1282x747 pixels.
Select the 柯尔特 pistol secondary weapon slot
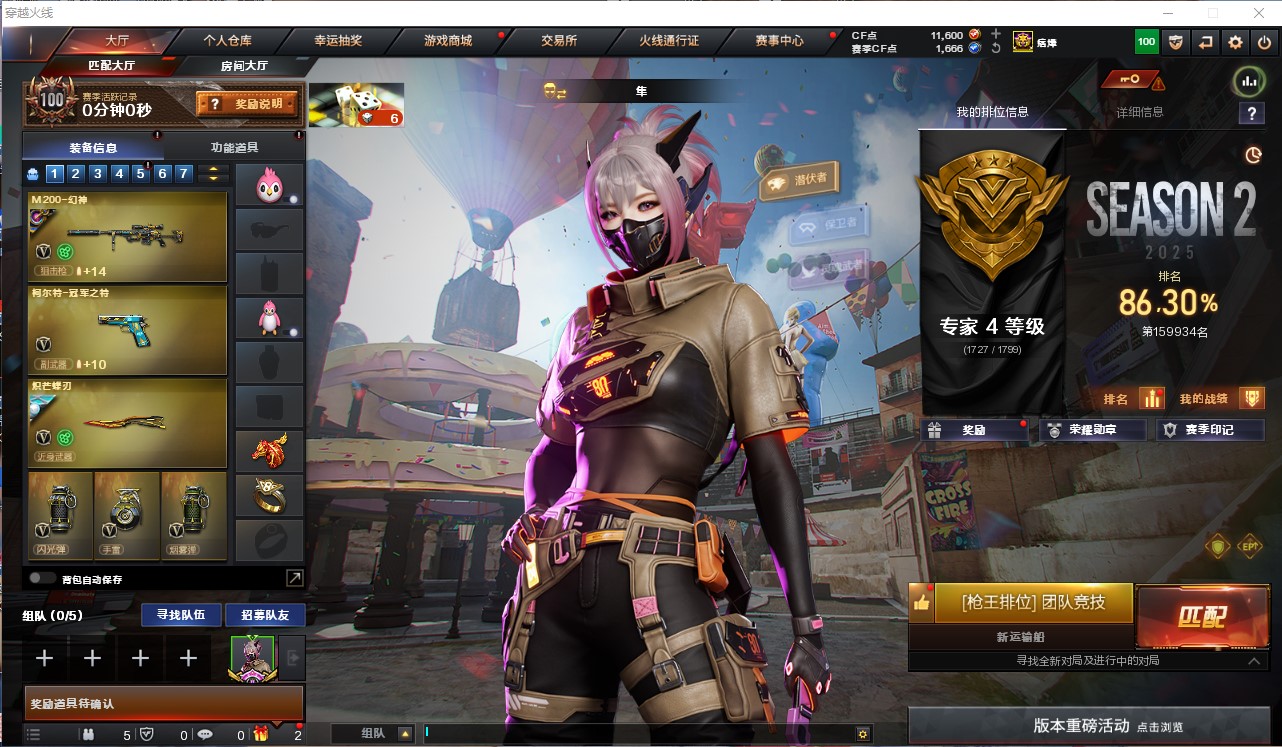[x=128, y=330]
